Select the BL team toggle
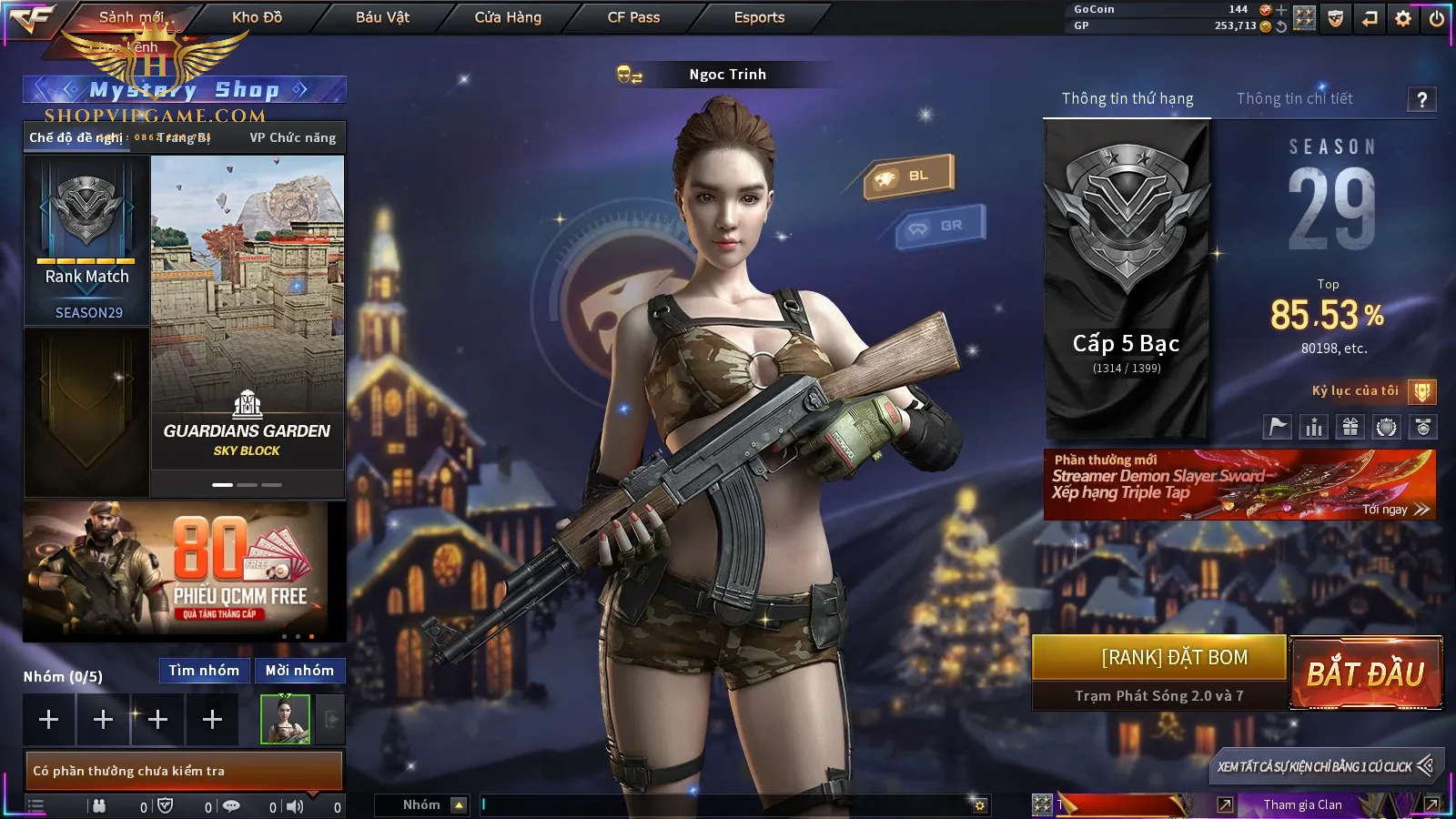Screen dimensions: 1456x819 pyautogui.click(x=910, y=176)
